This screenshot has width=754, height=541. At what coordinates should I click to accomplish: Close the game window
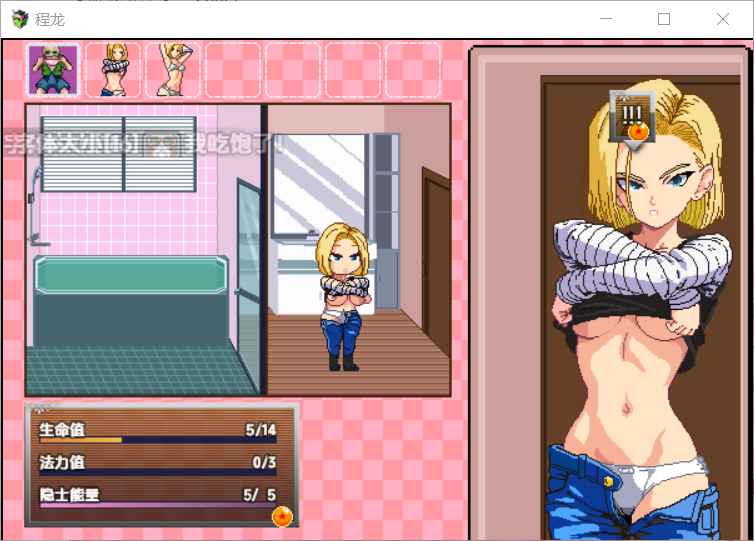[723, 19]
